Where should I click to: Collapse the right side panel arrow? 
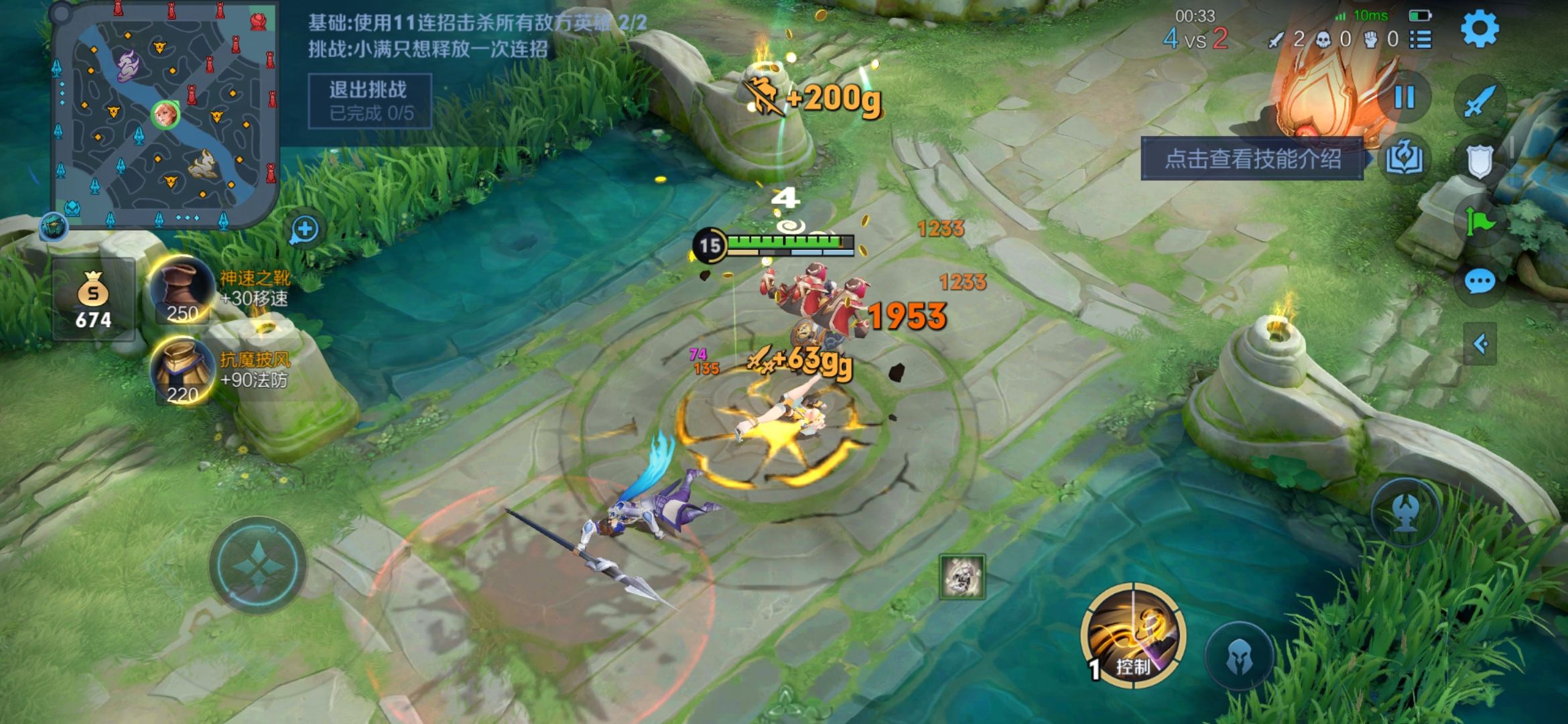[1480, 344]
